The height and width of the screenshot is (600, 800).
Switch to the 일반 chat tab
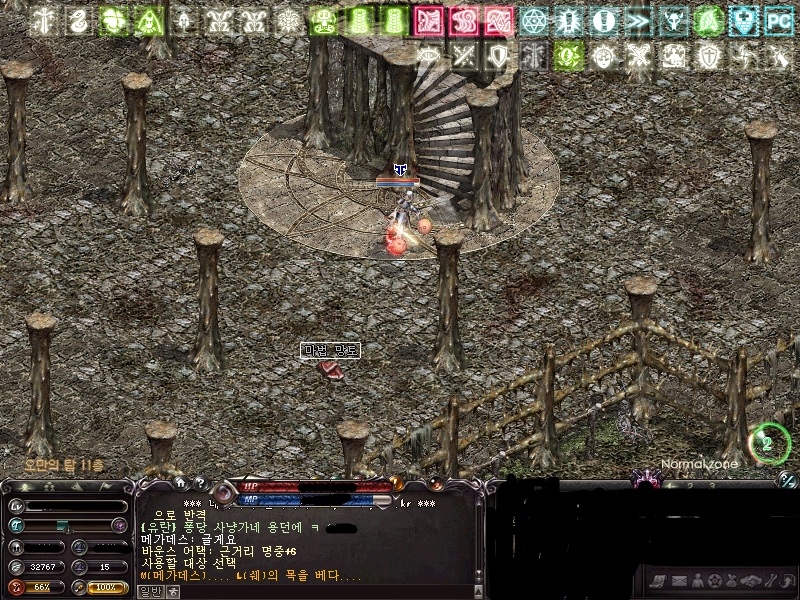click(x=149, y=591)
